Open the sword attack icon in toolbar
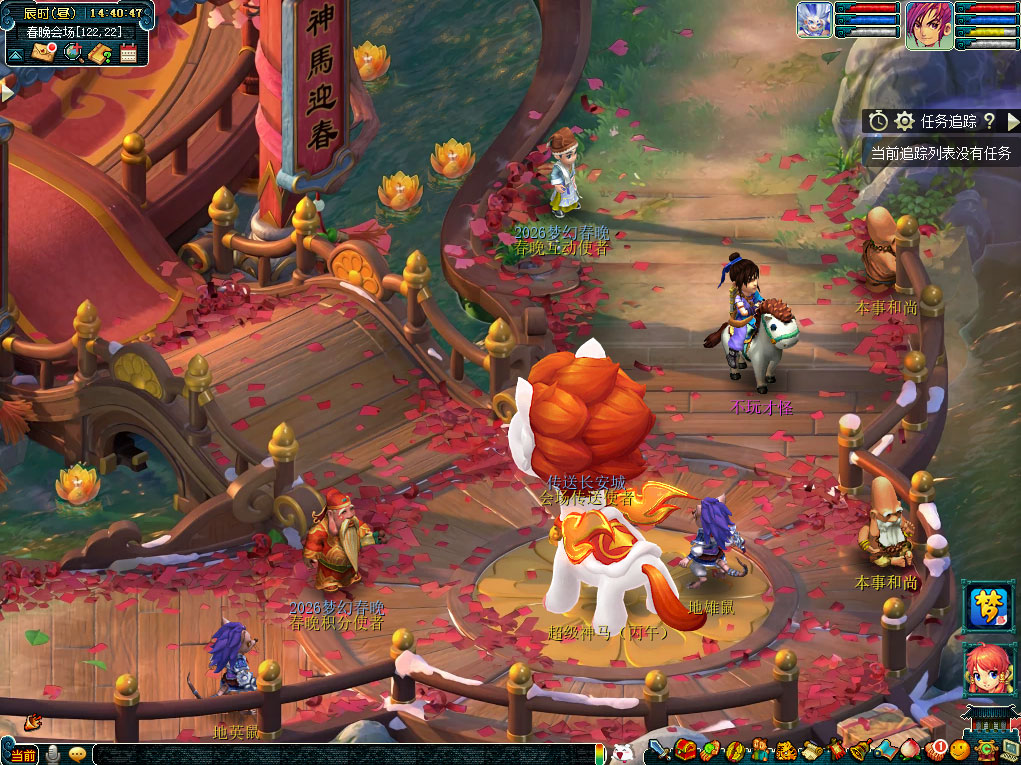Image resolution: width=1021 pixels, height=765 pixels. pyautogui.click(x=658, y=750)
